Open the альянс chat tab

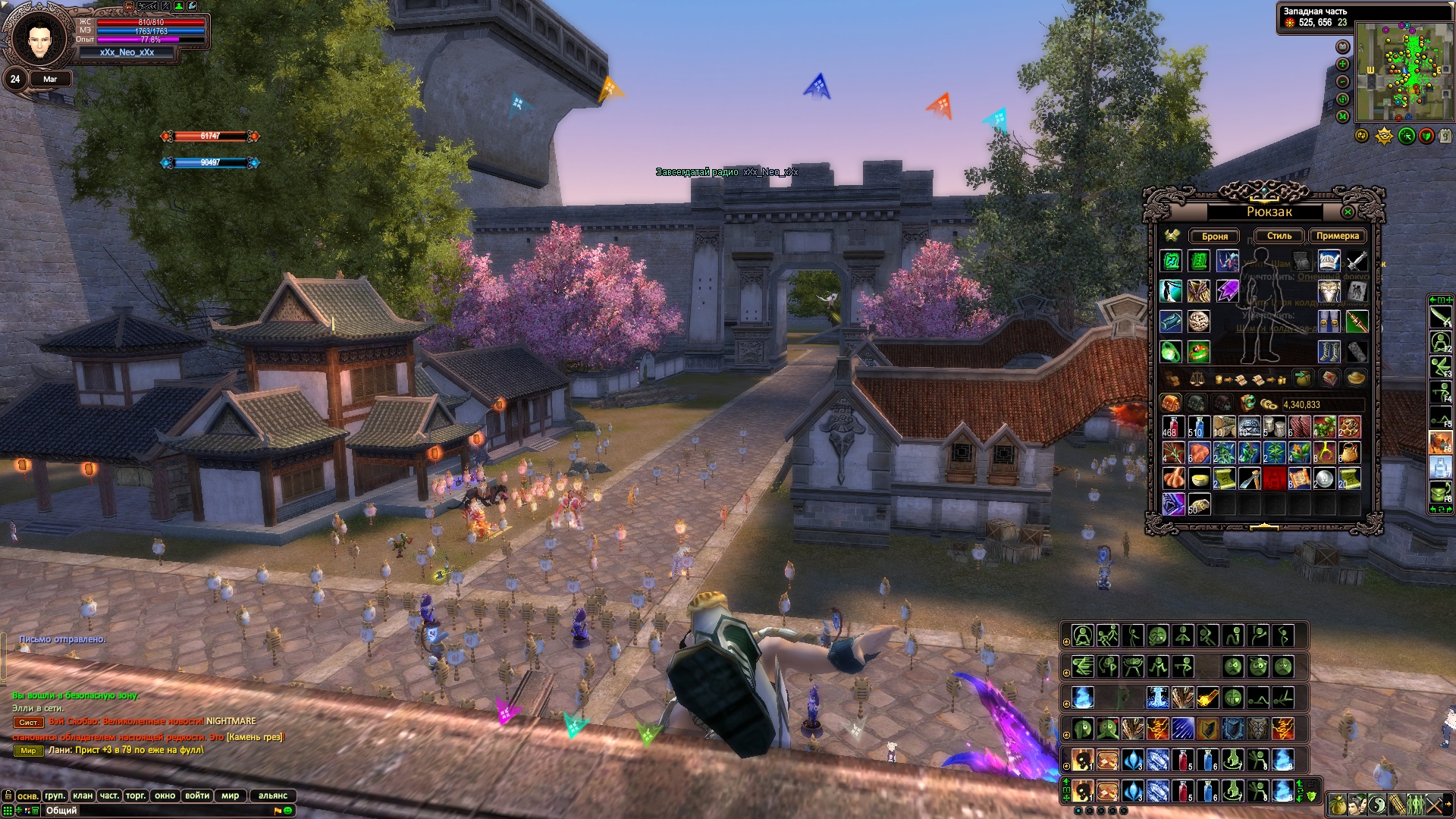tap(273, 795)
